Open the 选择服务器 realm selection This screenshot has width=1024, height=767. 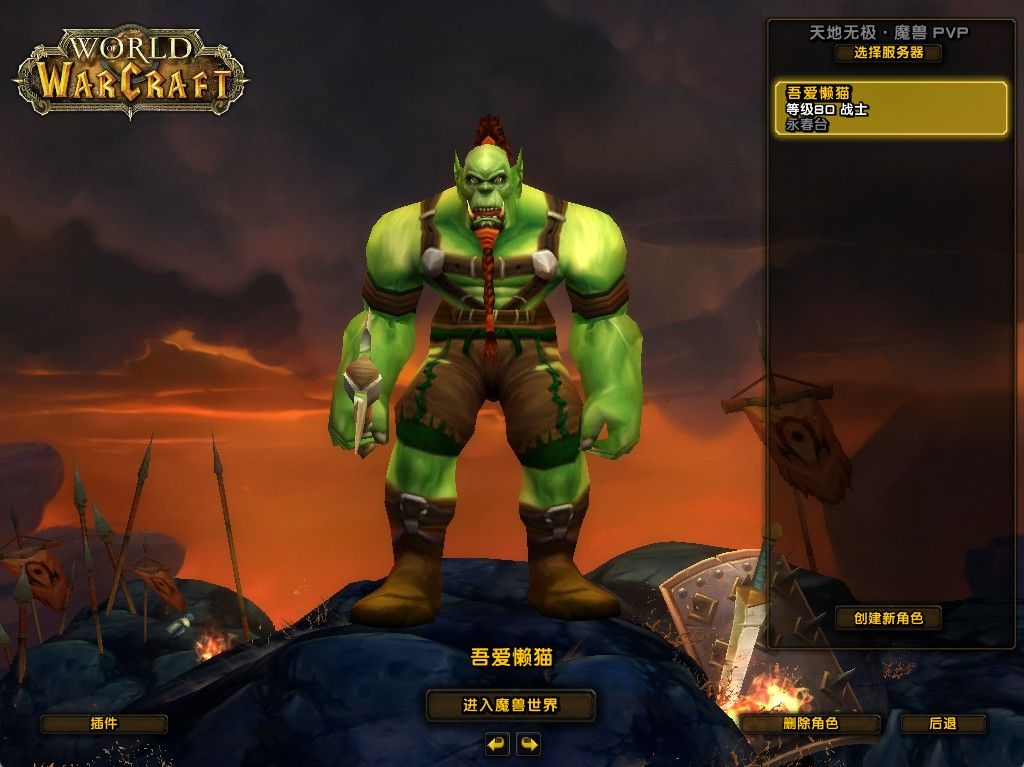888,53
